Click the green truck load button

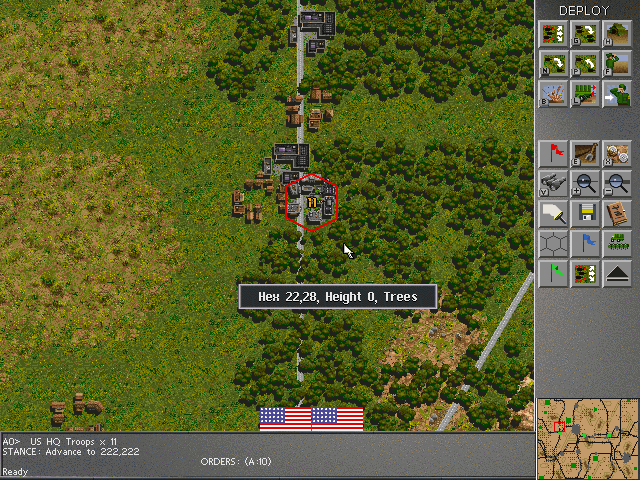586,95
